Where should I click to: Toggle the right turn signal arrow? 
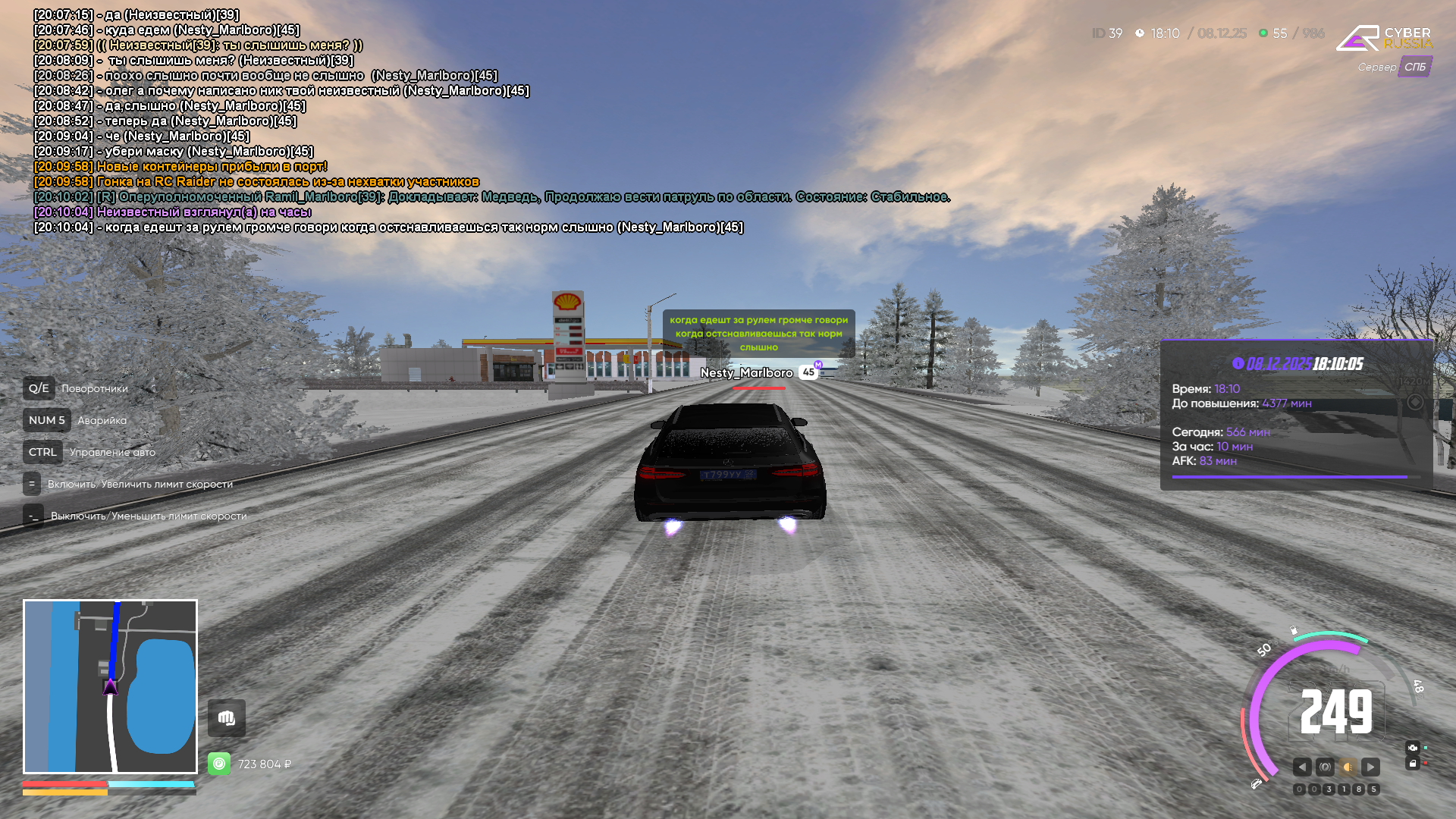[1370, 767]
